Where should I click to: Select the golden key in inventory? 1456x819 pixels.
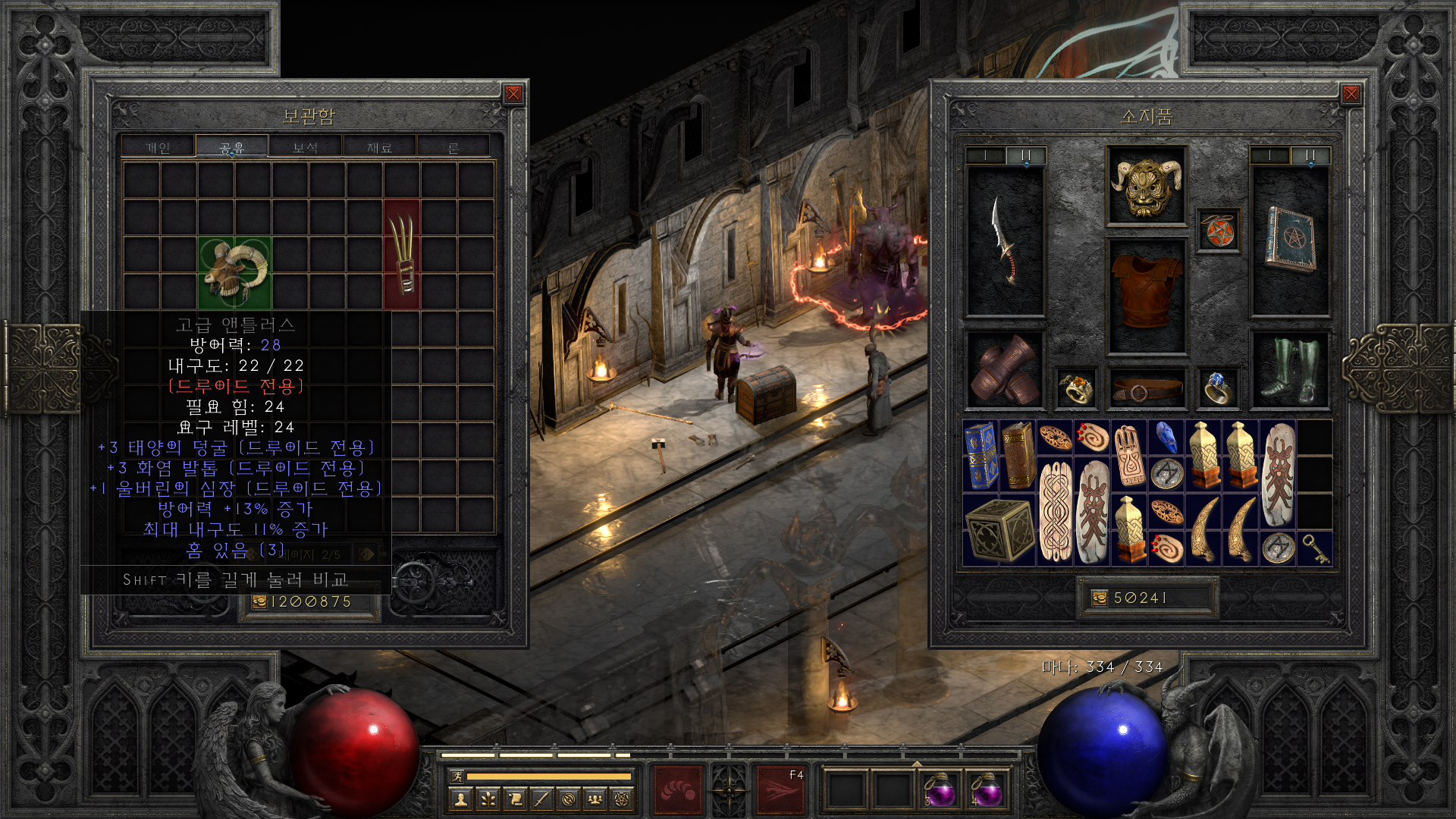(1316, 549)
